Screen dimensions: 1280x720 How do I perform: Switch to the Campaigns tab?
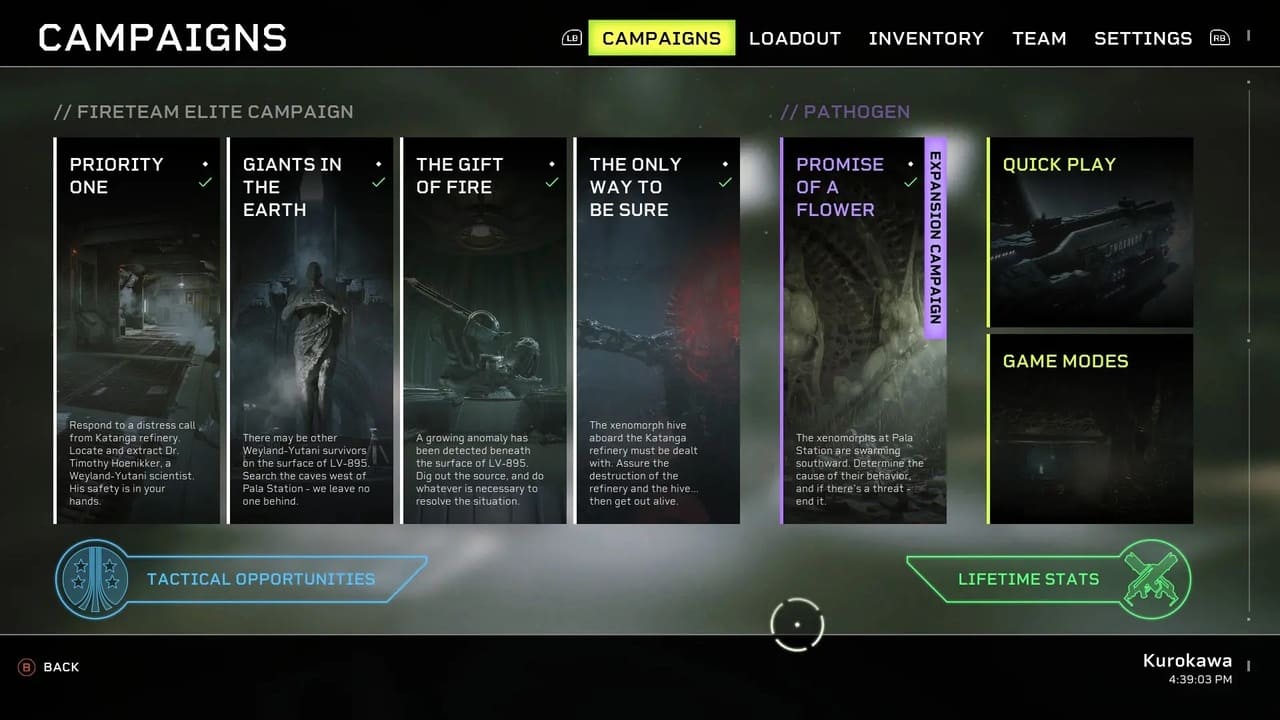pyautogui.click(x=661, y=38)
